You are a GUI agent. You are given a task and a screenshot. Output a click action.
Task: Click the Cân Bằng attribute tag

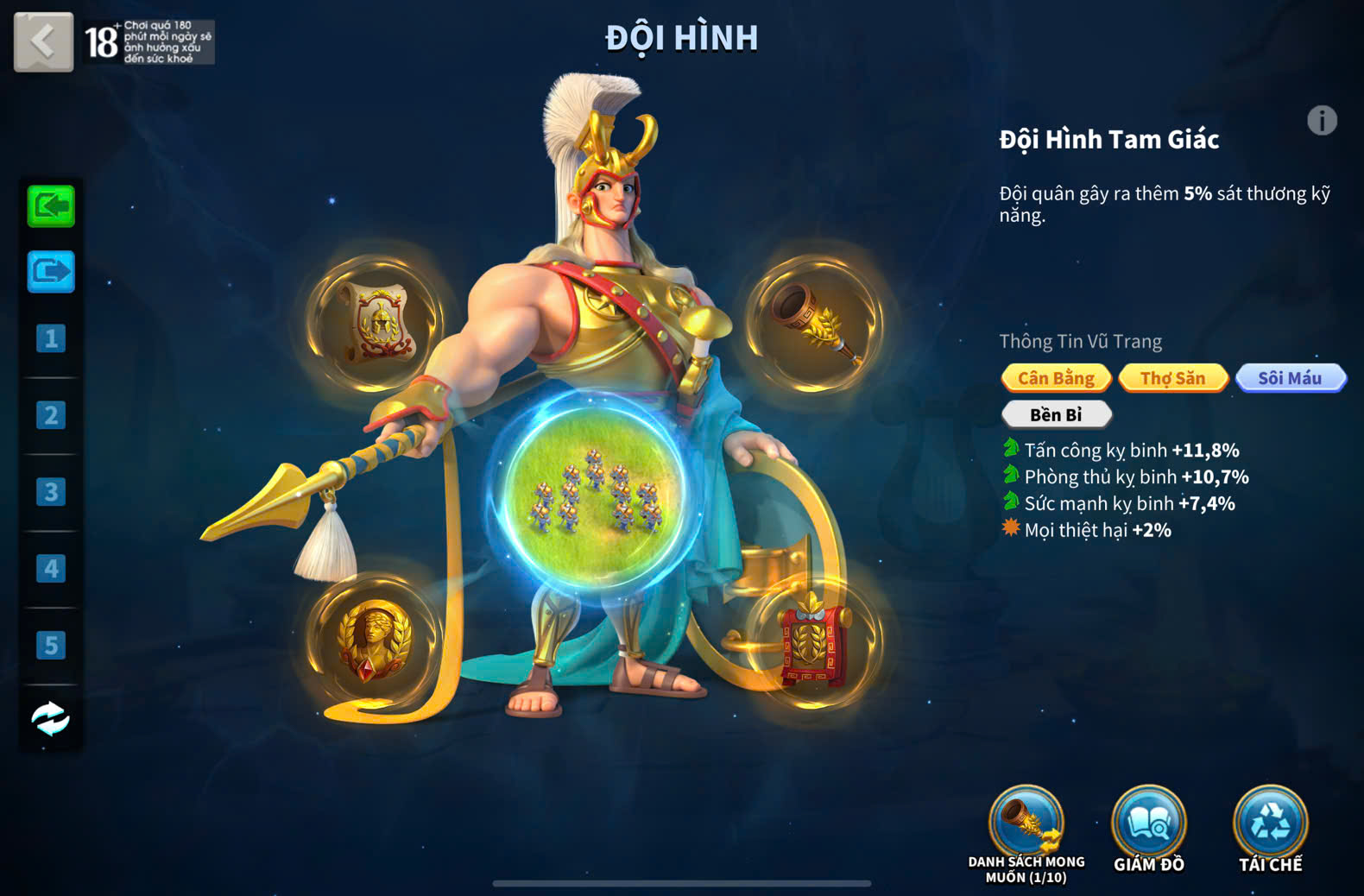(x=1056, y=378)
